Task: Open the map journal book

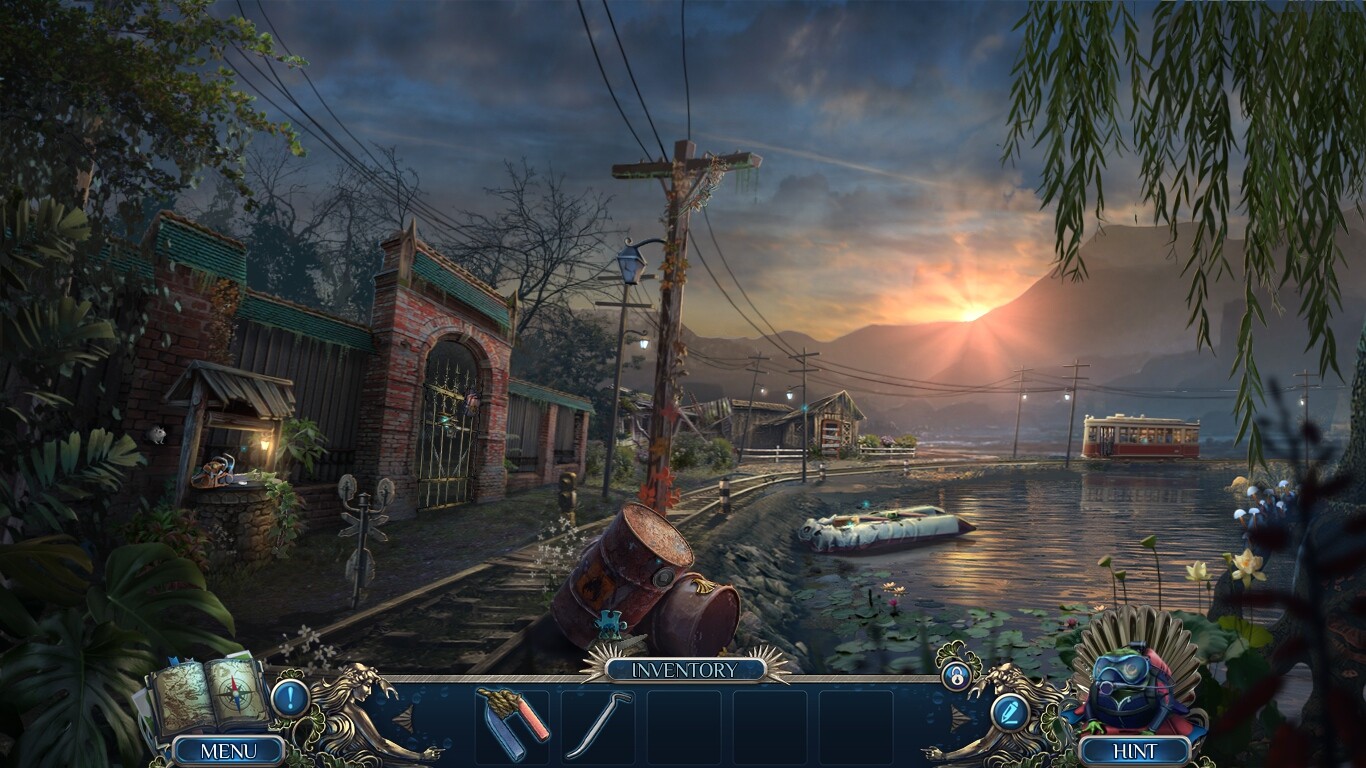Action: tap(207, 695)
